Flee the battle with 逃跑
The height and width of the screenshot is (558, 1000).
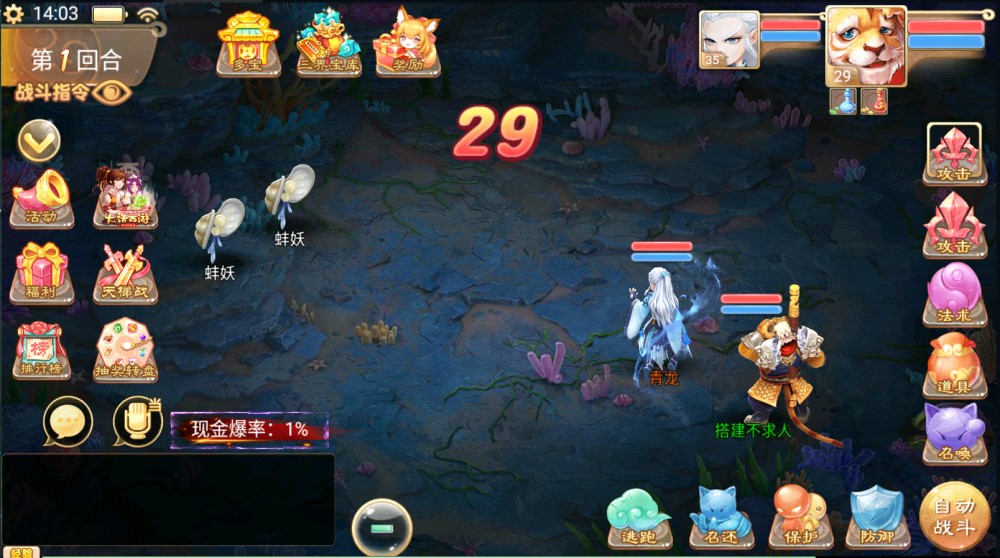click(x=639, y=517)
